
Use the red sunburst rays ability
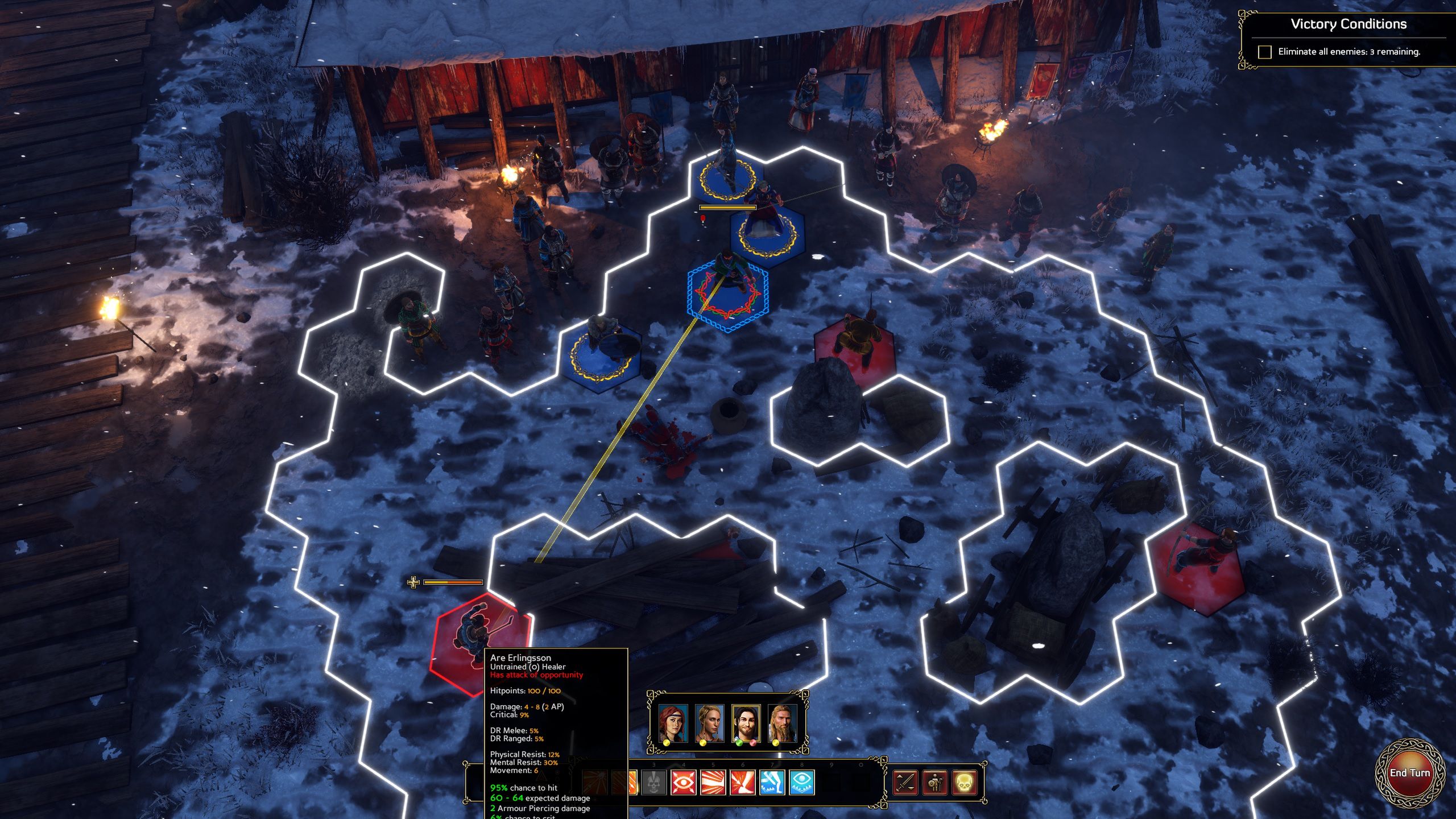pyautogui.click(x=713, y=783)
